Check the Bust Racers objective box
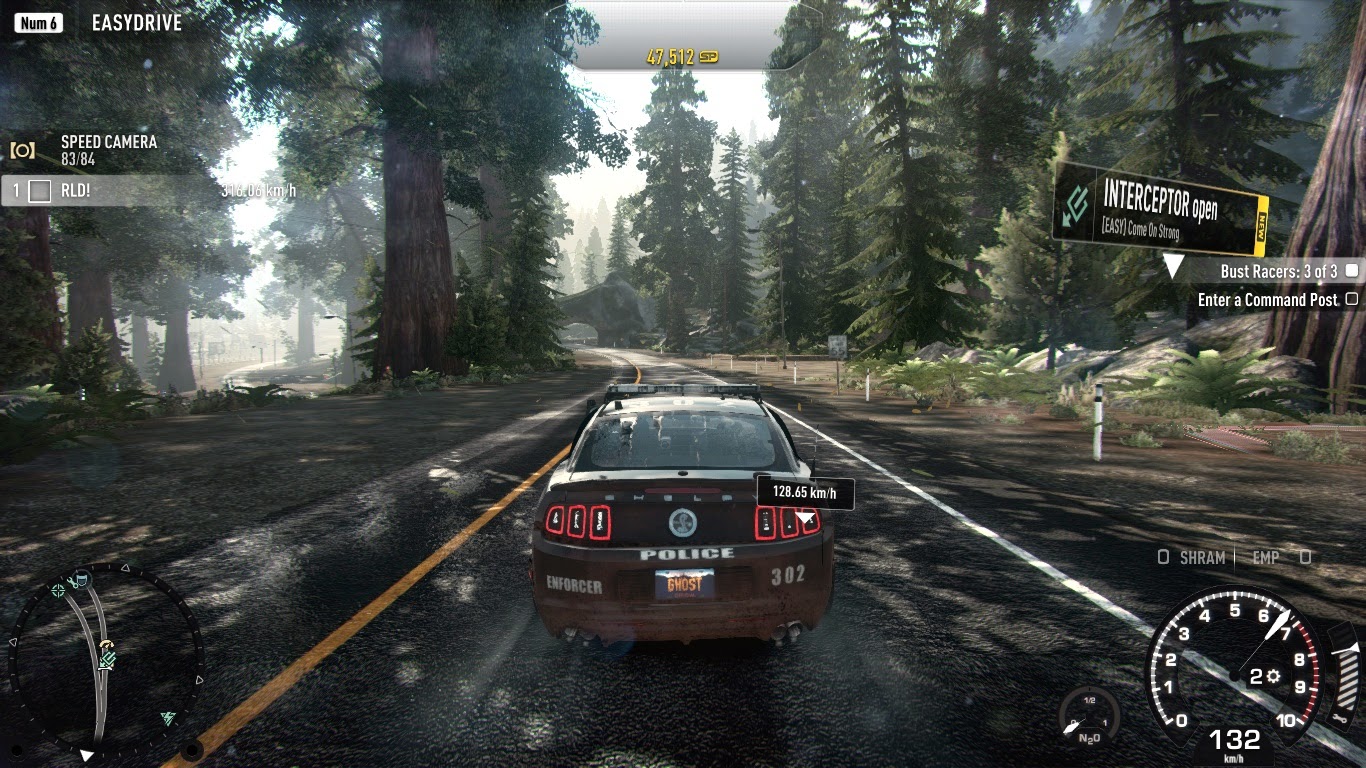This screenshot has width=1366, height=768. tap(1350, 271)
